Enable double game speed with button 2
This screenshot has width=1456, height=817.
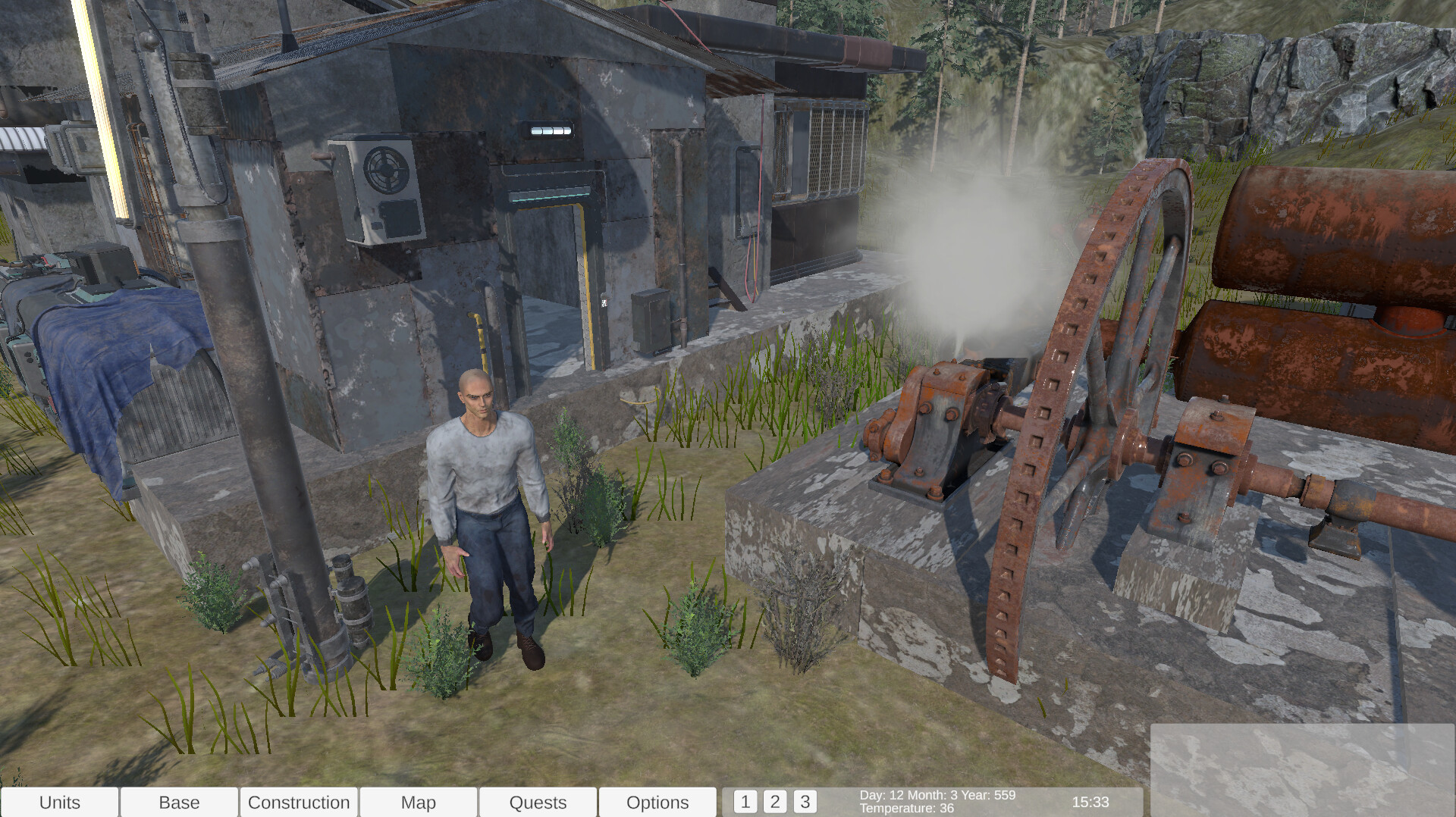(x=775, y=800)
